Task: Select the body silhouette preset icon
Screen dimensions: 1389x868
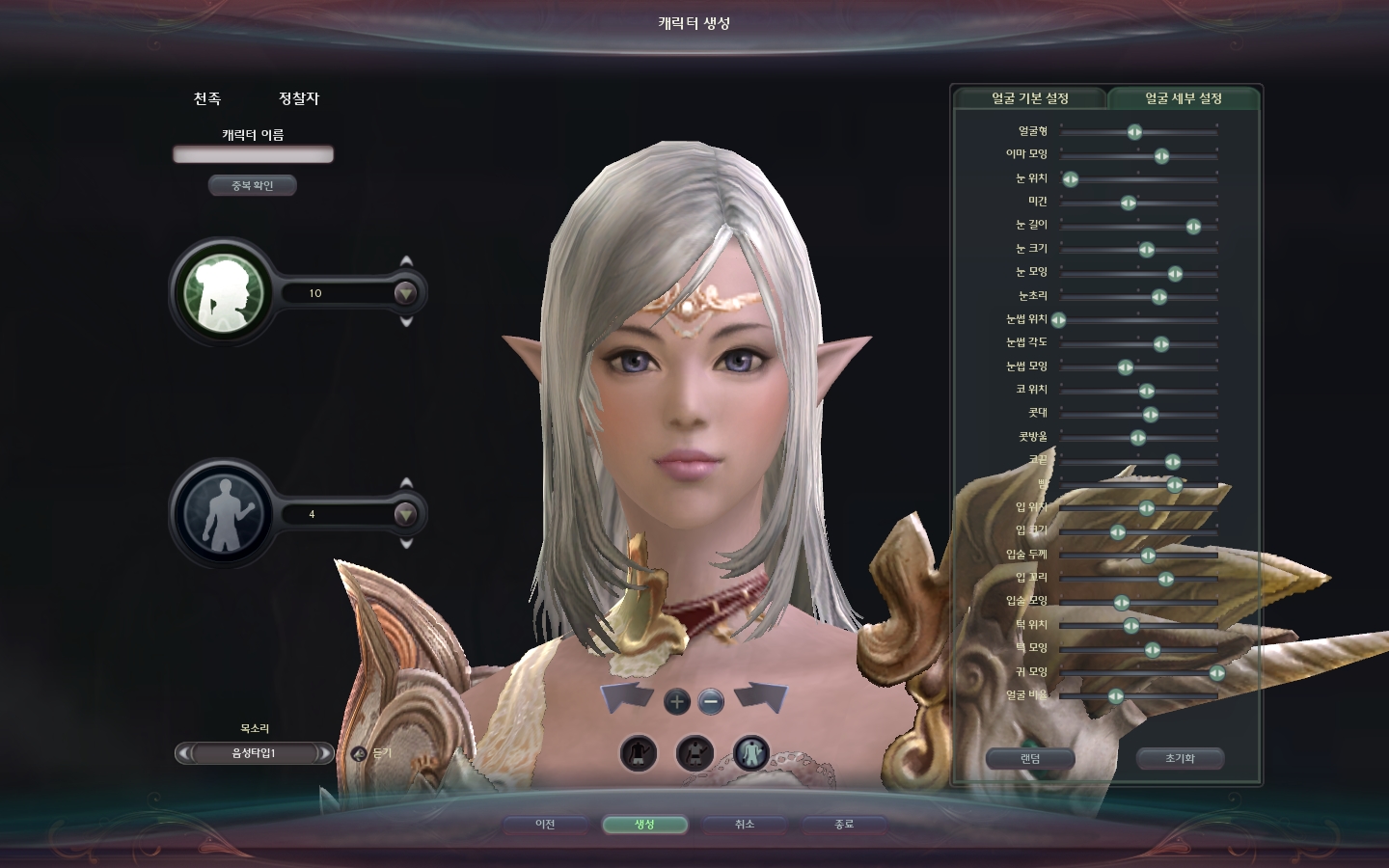Action: pos(224,513)
